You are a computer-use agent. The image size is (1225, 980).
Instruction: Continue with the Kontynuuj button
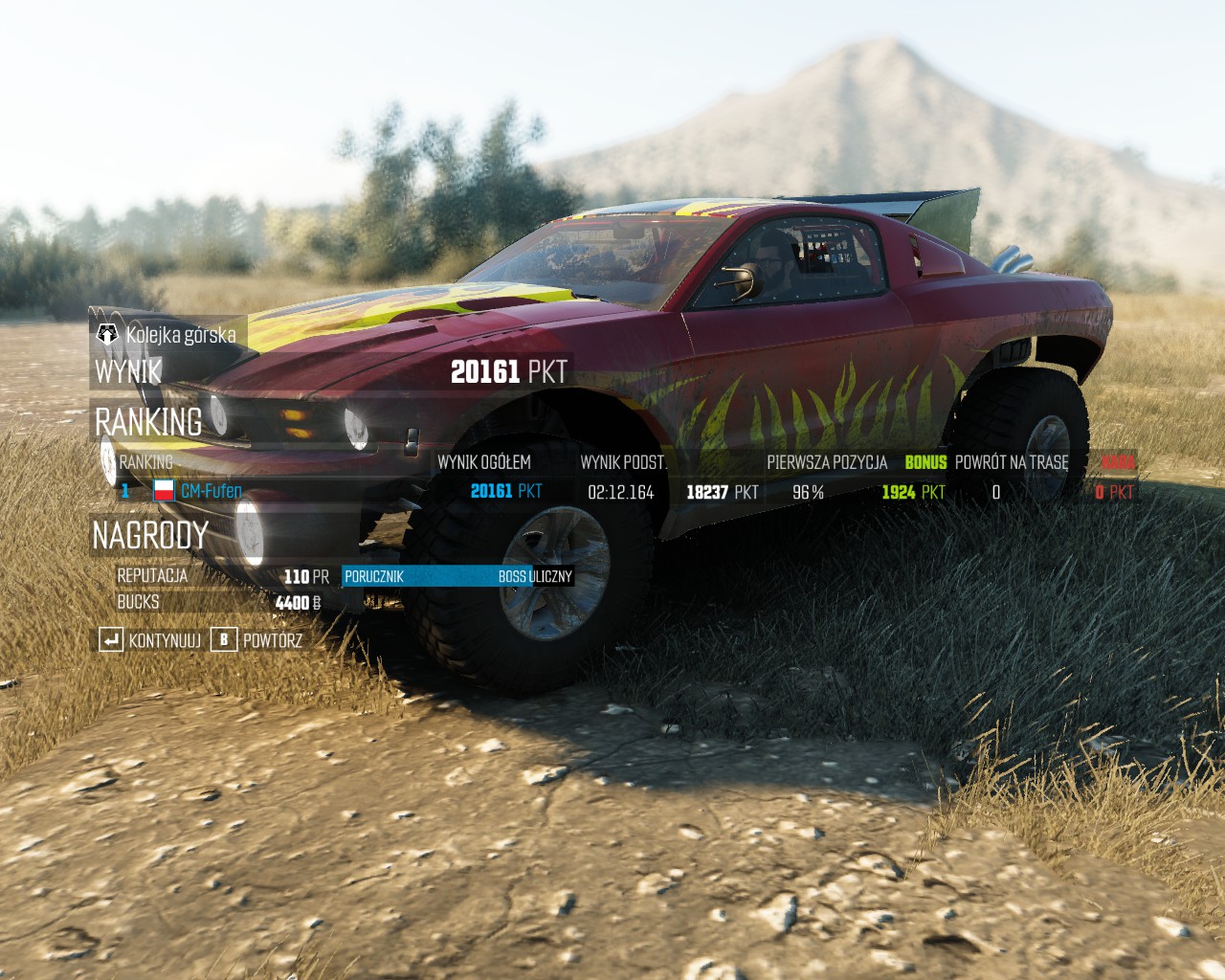pos(151,639)
